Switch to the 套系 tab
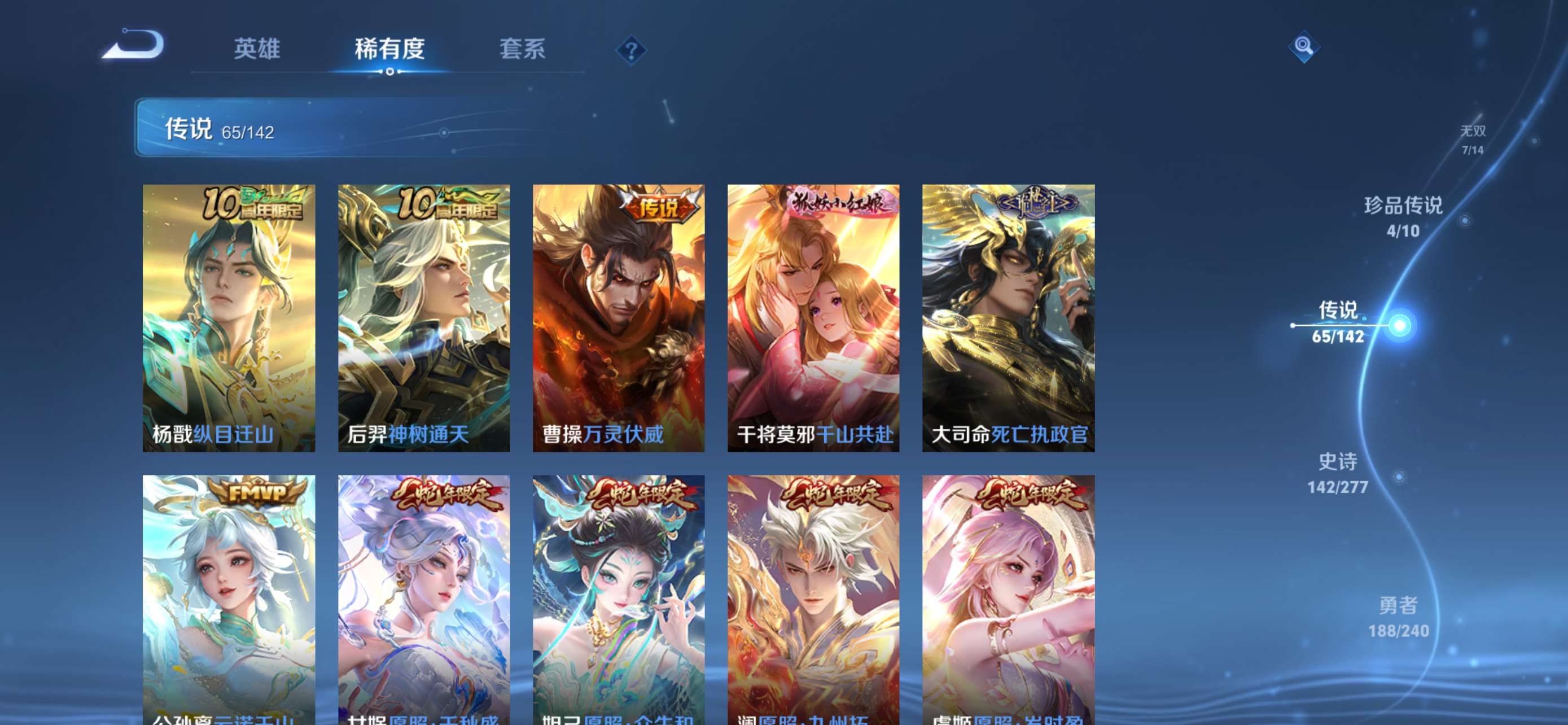This screenshot has height=725, width=1568. click(x=522, y=50)
